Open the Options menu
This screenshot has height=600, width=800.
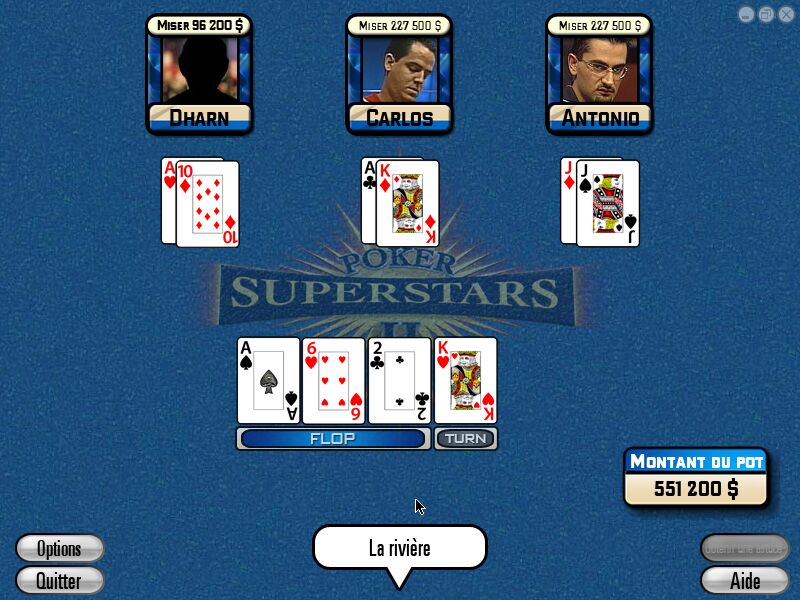point(60,548)
